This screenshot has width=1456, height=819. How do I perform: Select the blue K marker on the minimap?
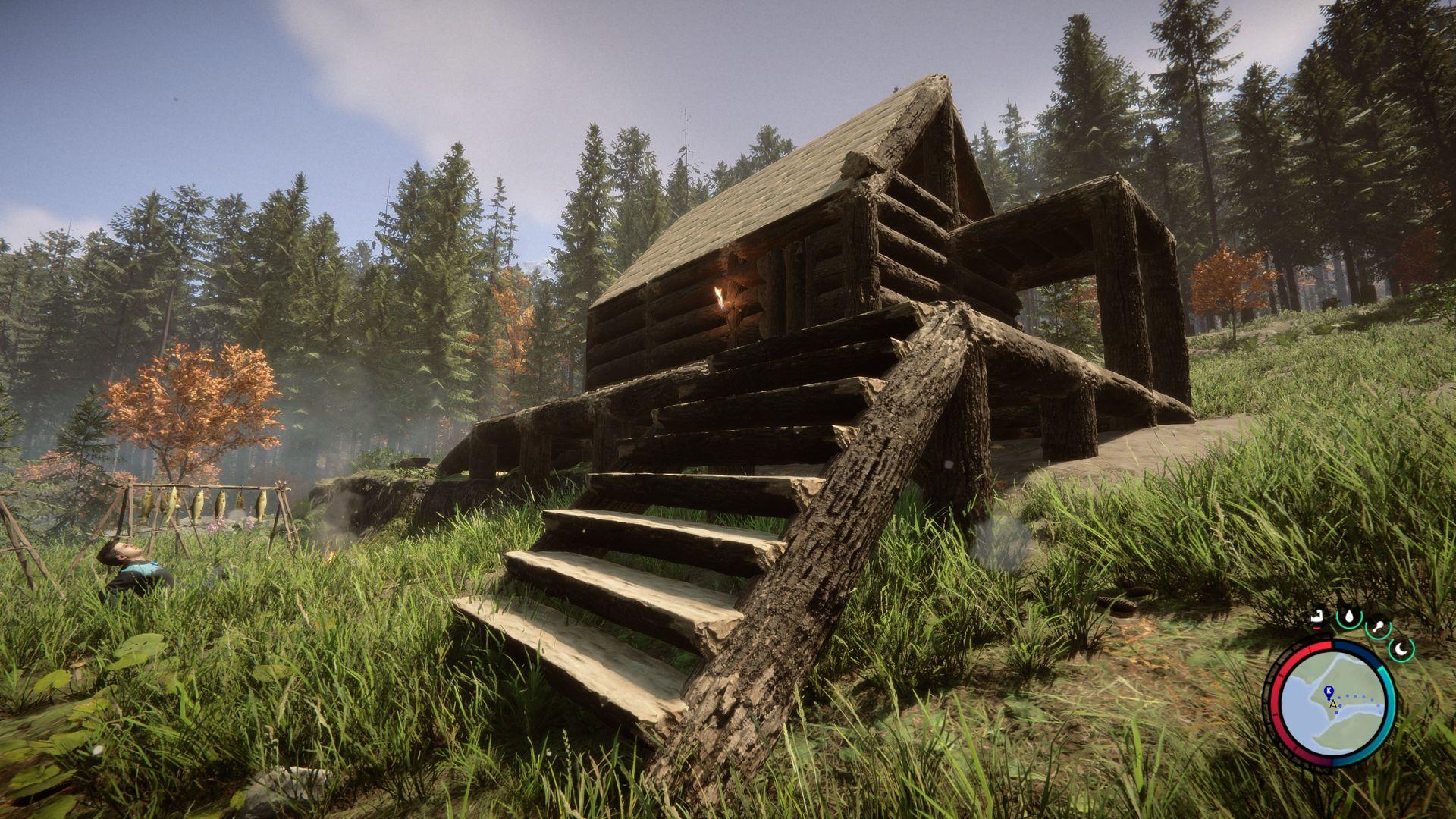coord(1328,691)
